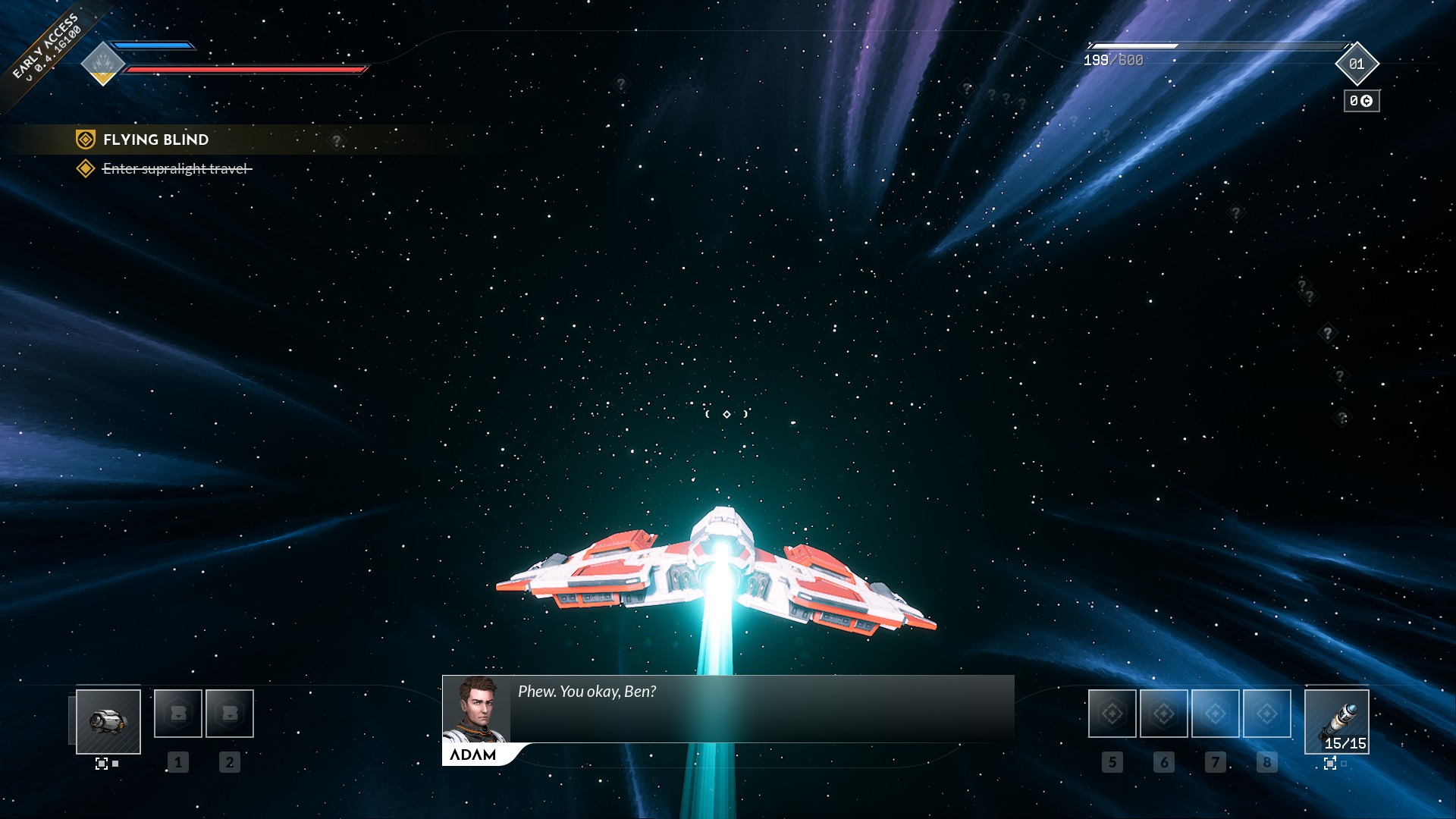
Task: Select the missile launcher slot showing 15/15
Action: coord(1336,721)
